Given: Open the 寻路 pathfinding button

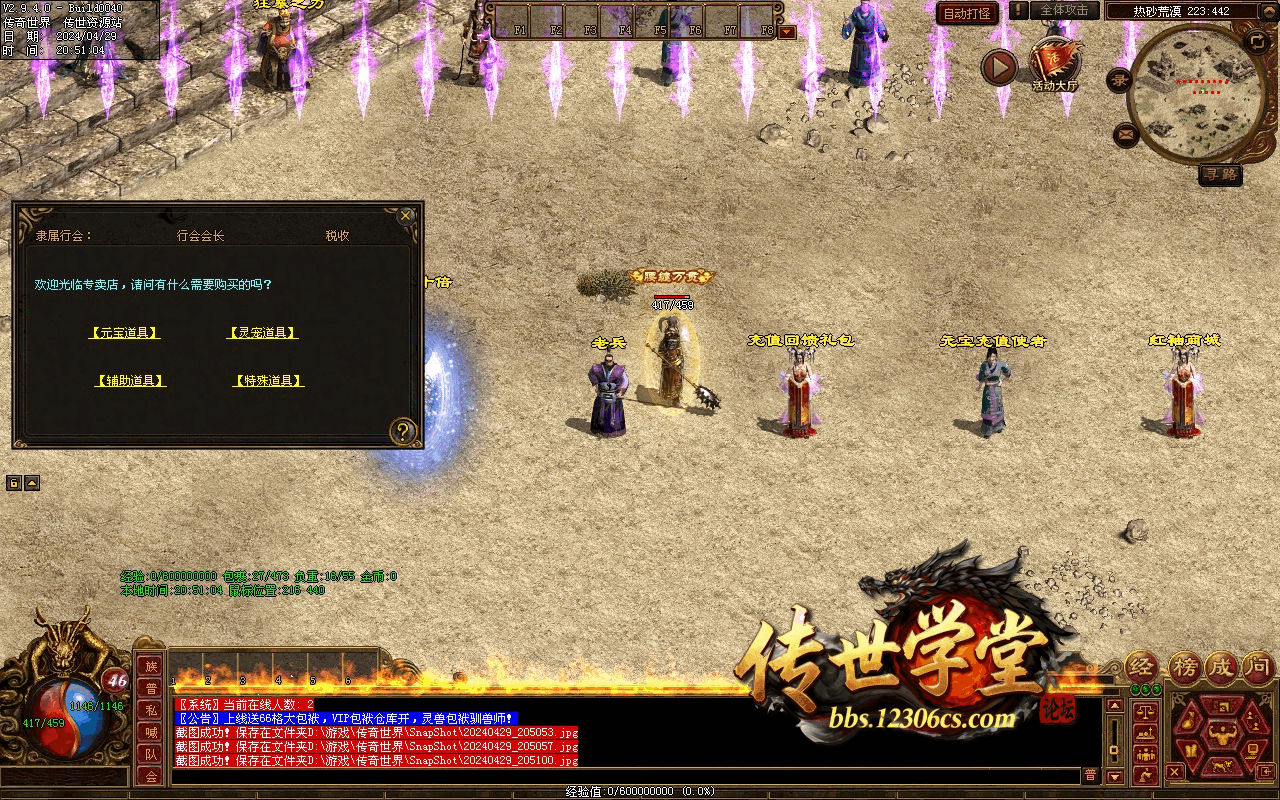Looking at the screenshot, I should tap(1220, 175).
